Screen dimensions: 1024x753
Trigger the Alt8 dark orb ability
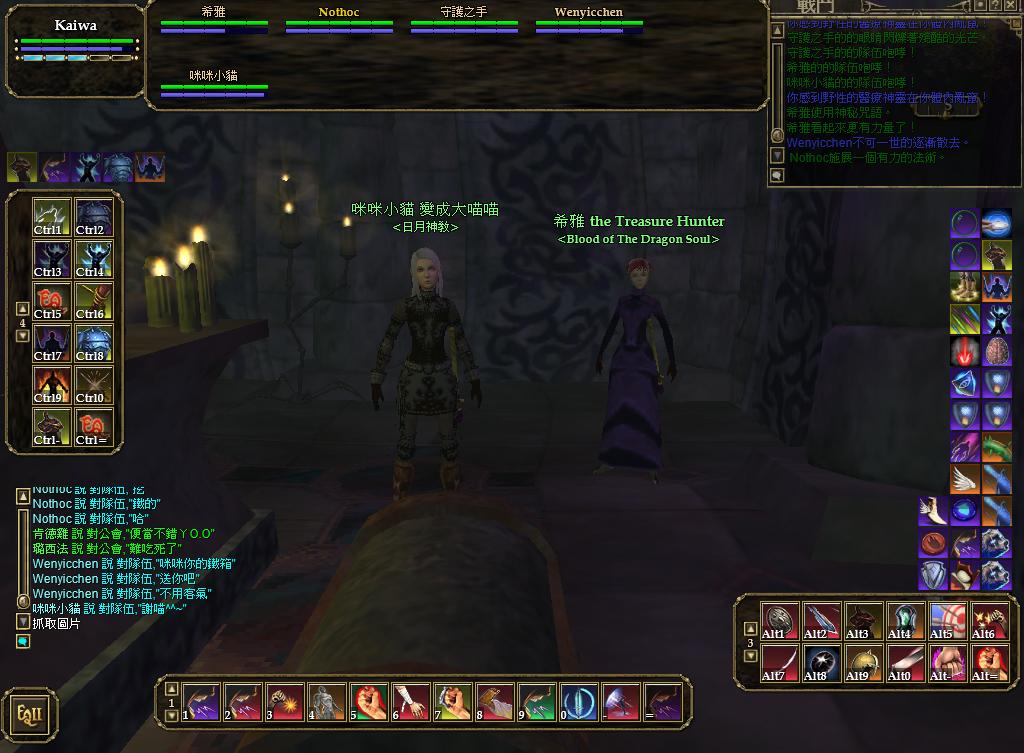[x=822, y=663]
